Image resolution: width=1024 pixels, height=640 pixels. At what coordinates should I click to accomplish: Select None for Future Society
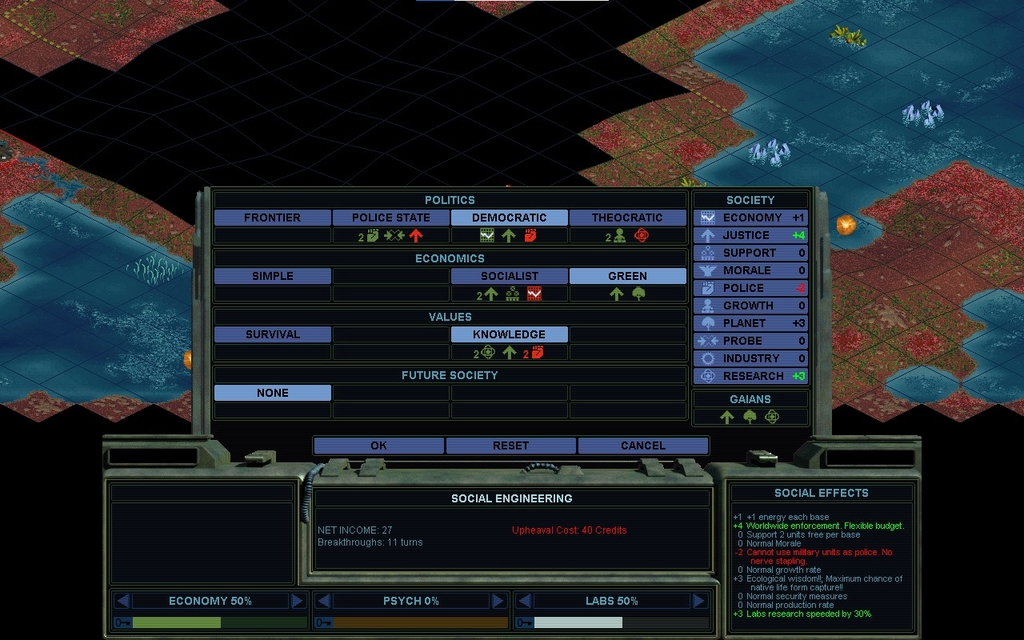(x=272, y=393)
